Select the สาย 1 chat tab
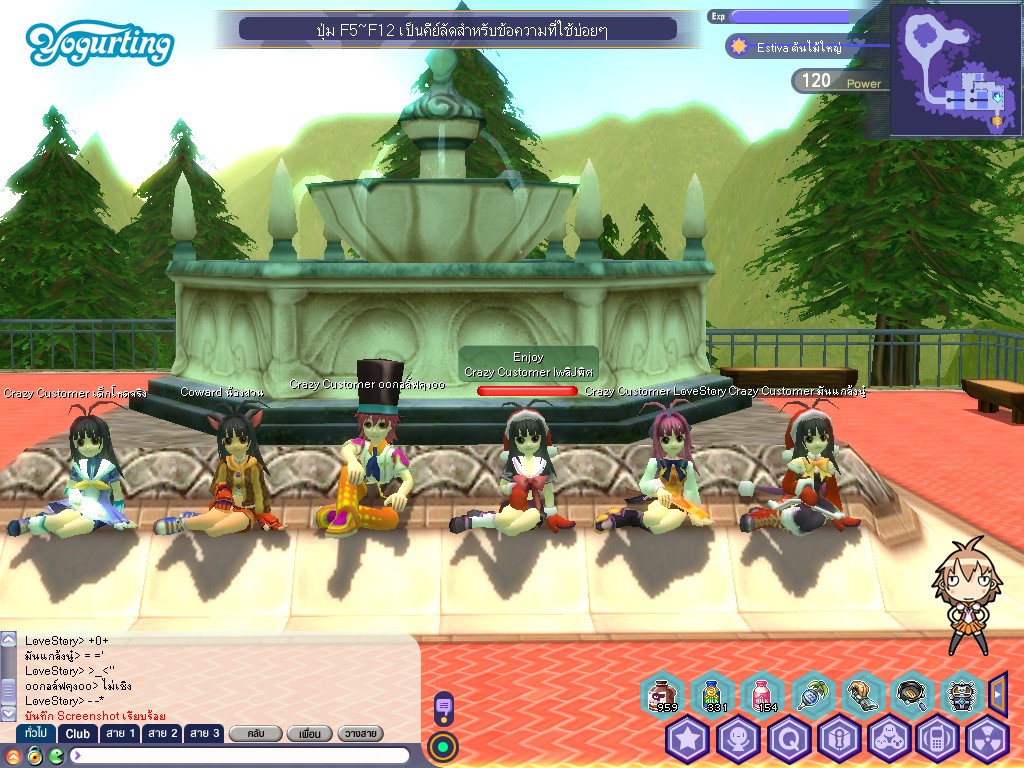The width and height of the screenshot is (1024, 768). tap(120, 733)
